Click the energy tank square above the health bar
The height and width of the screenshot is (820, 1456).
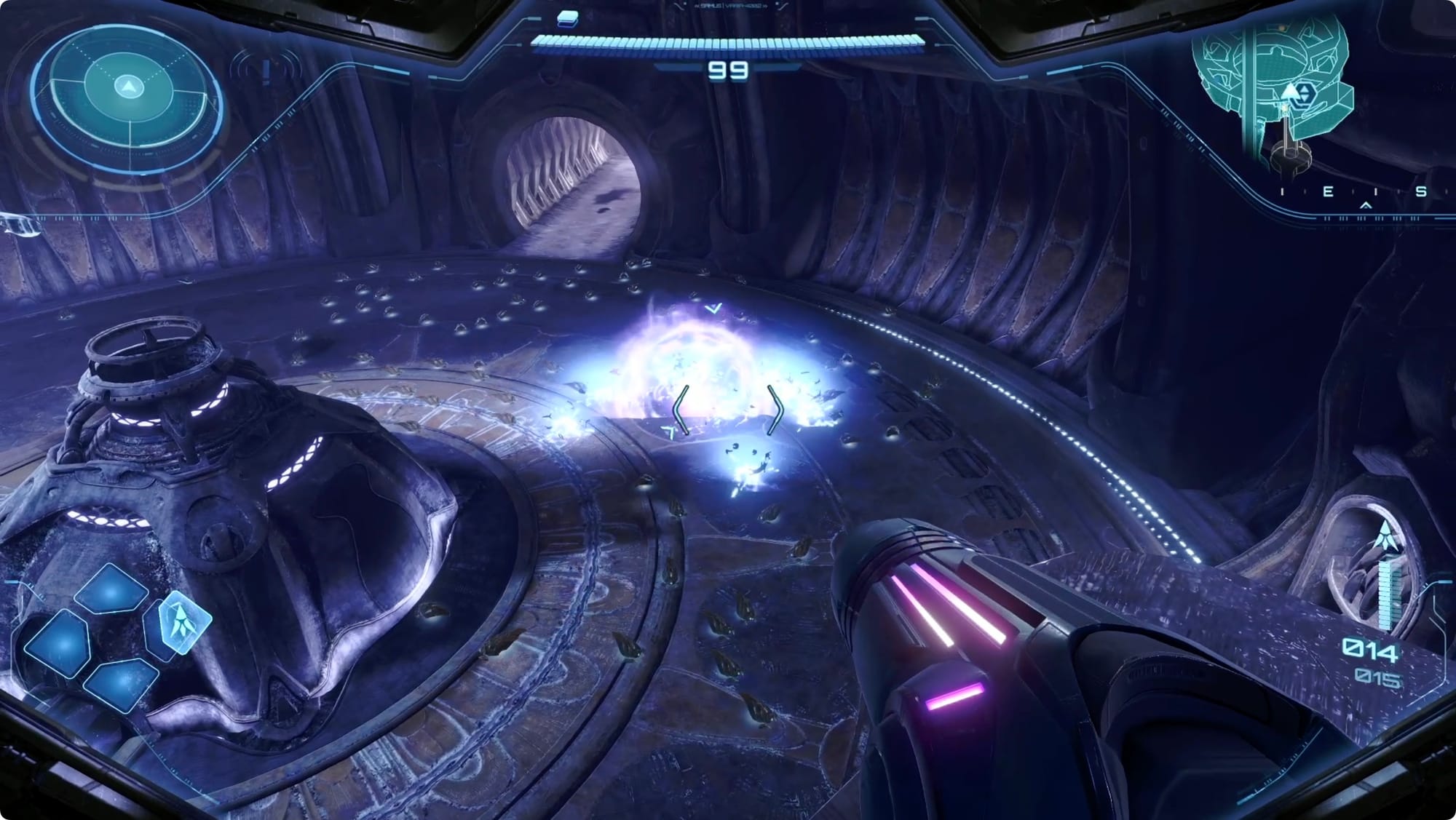click(567, 19)
